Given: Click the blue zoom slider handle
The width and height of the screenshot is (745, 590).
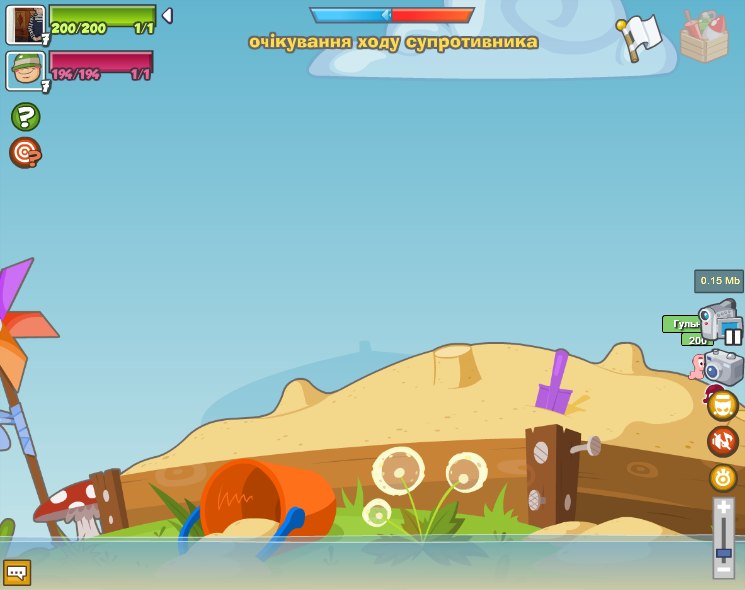Looking at the screenshot, I should tap(723, 552).
